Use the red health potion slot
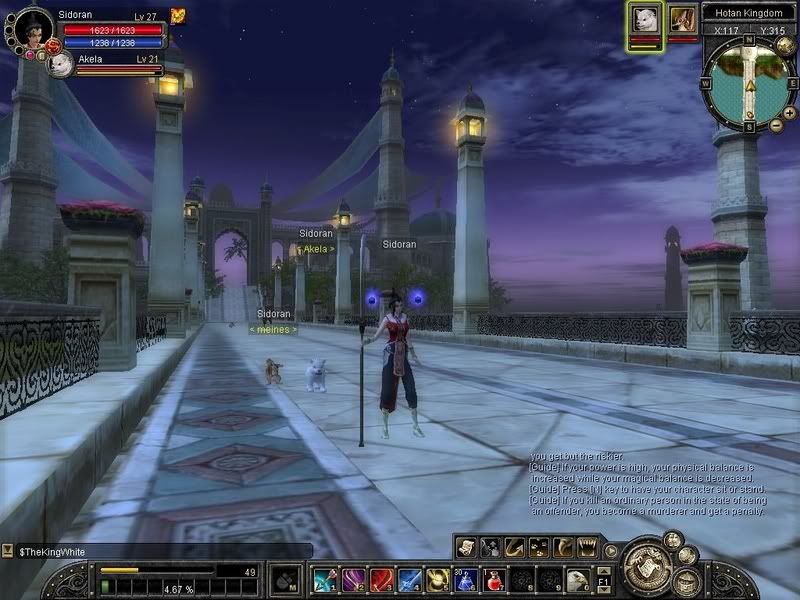This screenshot has width=800, height=600. 494,579
